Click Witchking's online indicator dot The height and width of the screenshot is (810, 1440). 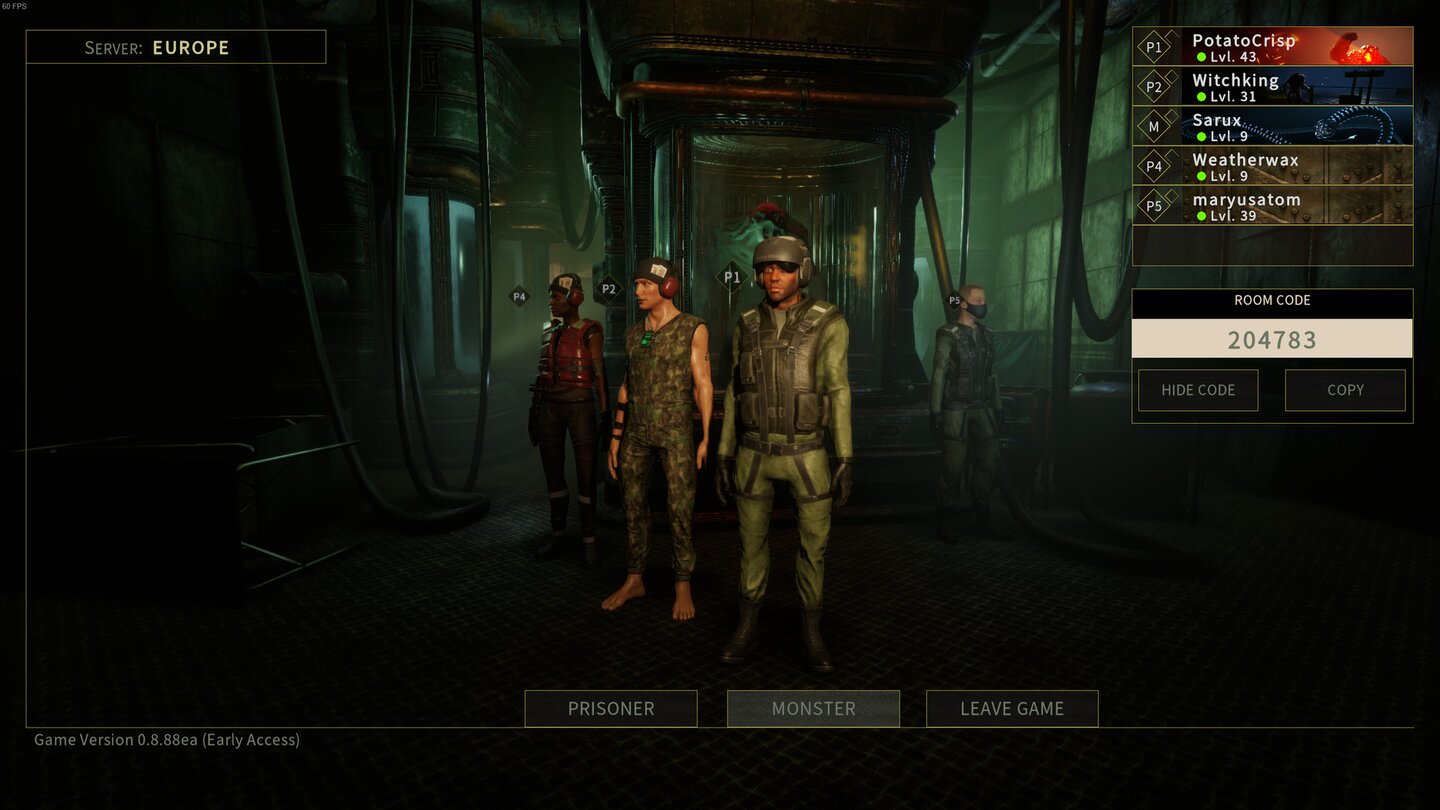1199,94
